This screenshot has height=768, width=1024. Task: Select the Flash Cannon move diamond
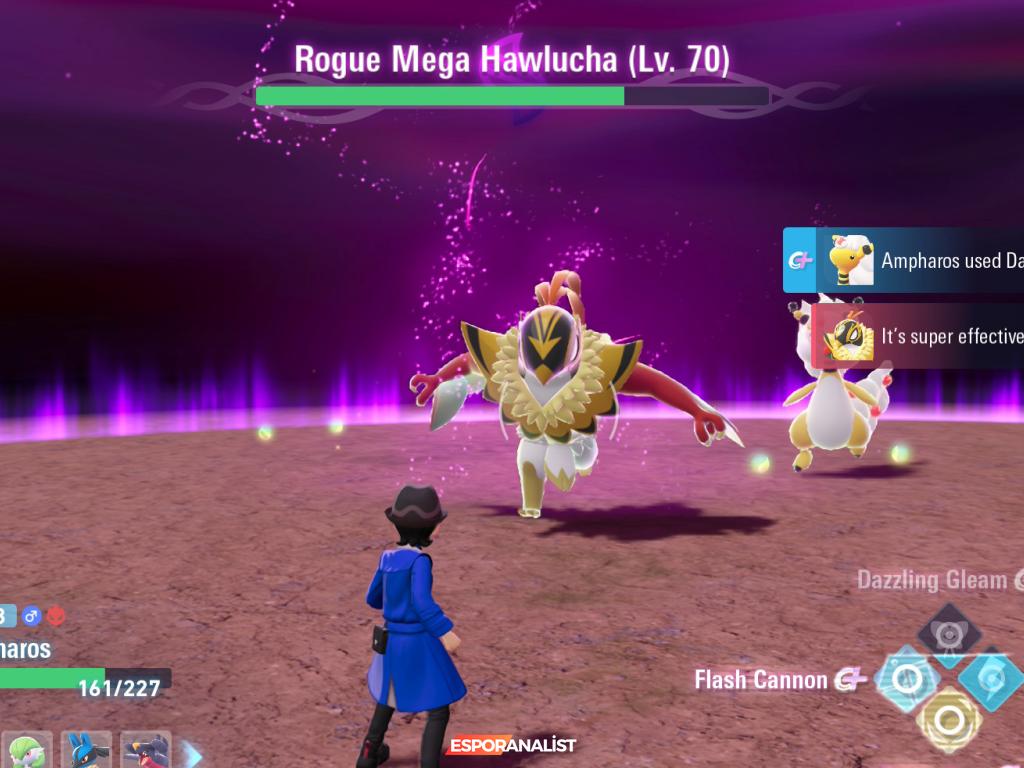tap(907, 680)
